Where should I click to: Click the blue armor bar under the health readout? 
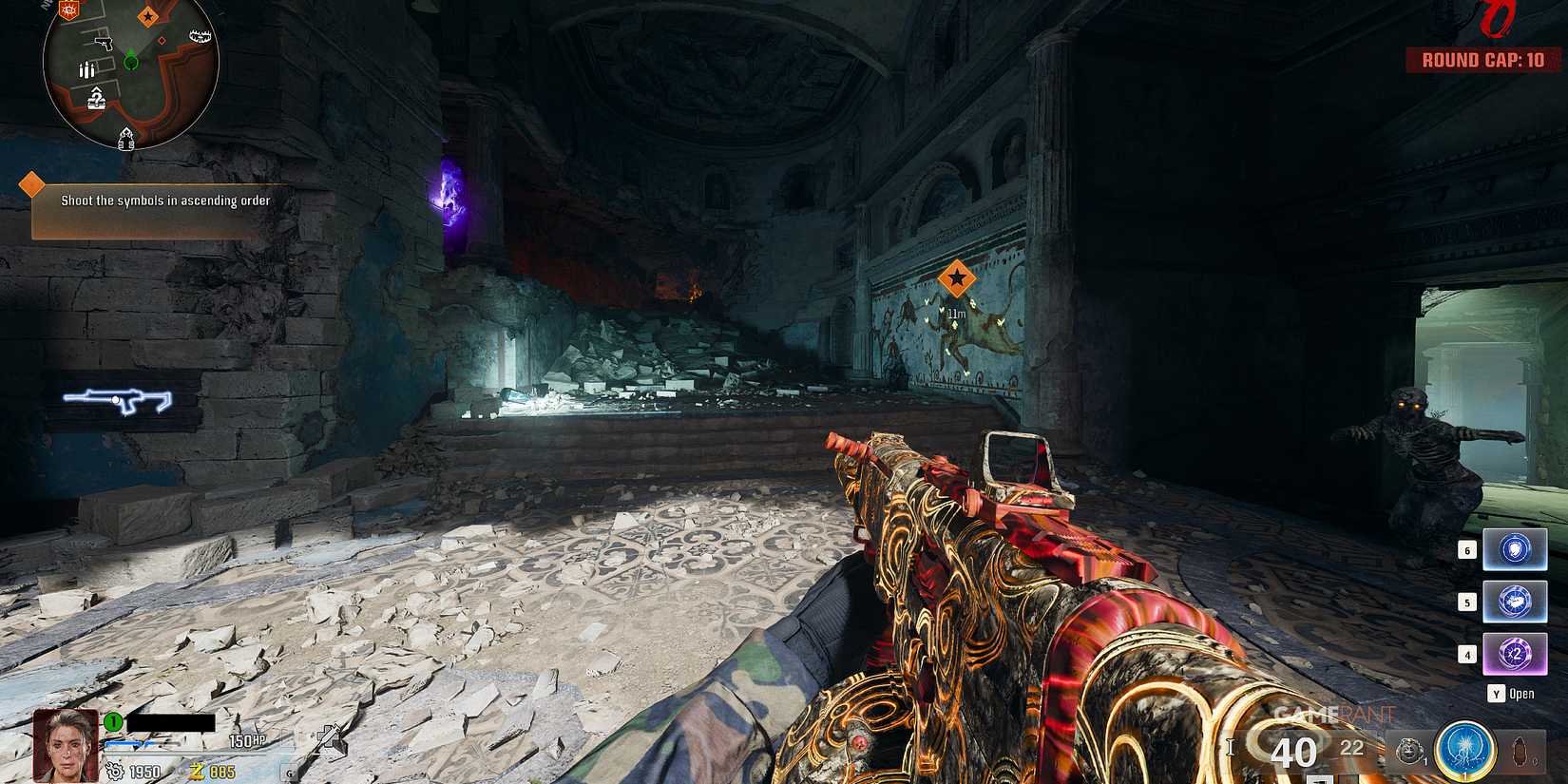[x=125, y=744]
